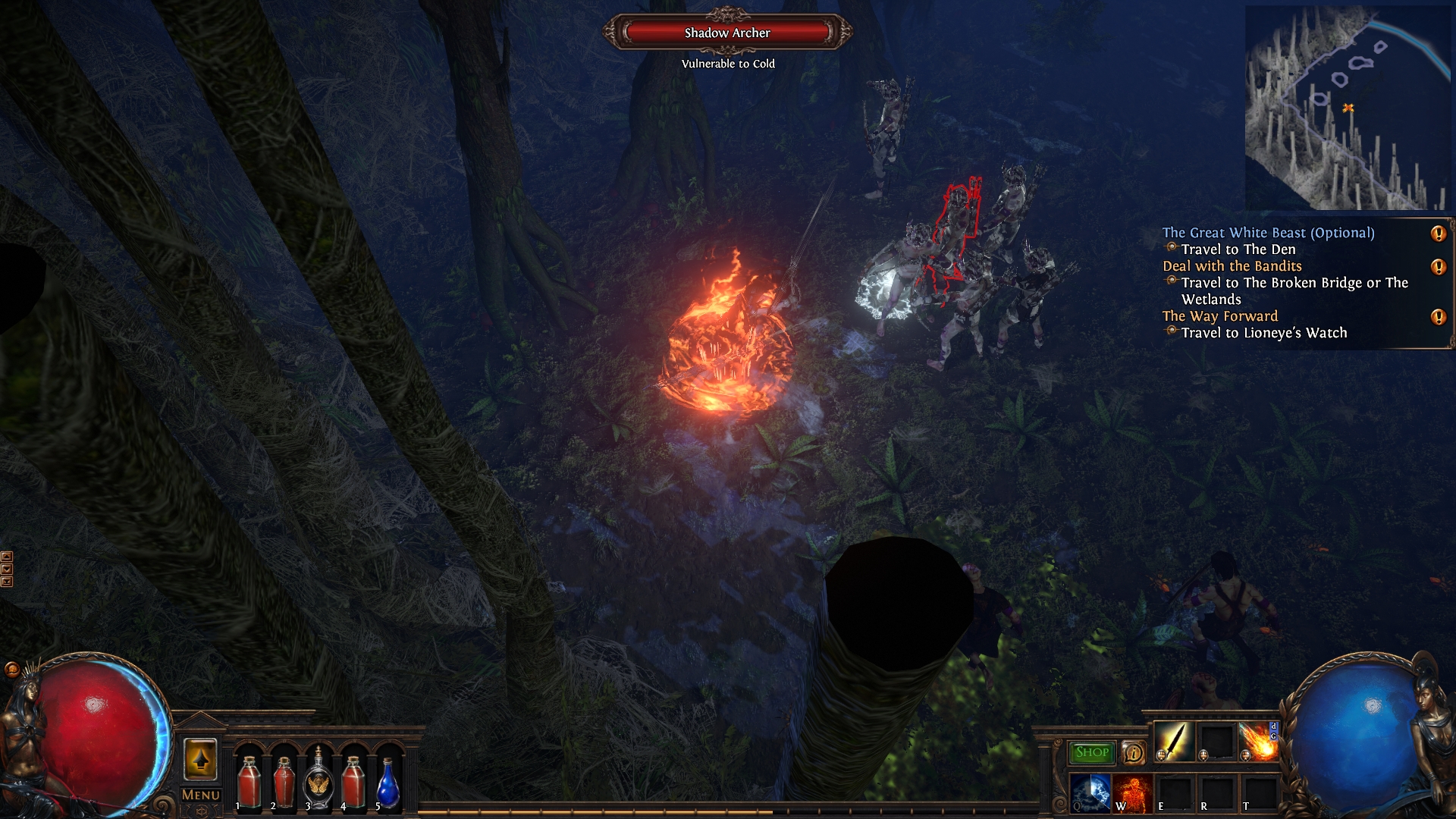Use the red life flask in slot 1
This screenshot has height=819, width=1456.
click(x=249, y=781)
